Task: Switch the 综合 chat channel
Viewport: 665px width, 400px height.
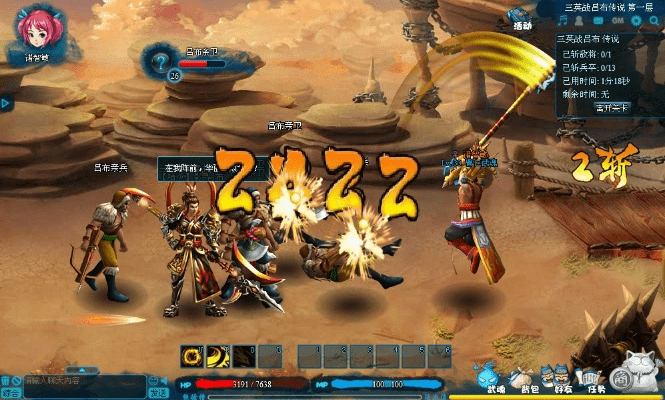Action: (10, 393)
